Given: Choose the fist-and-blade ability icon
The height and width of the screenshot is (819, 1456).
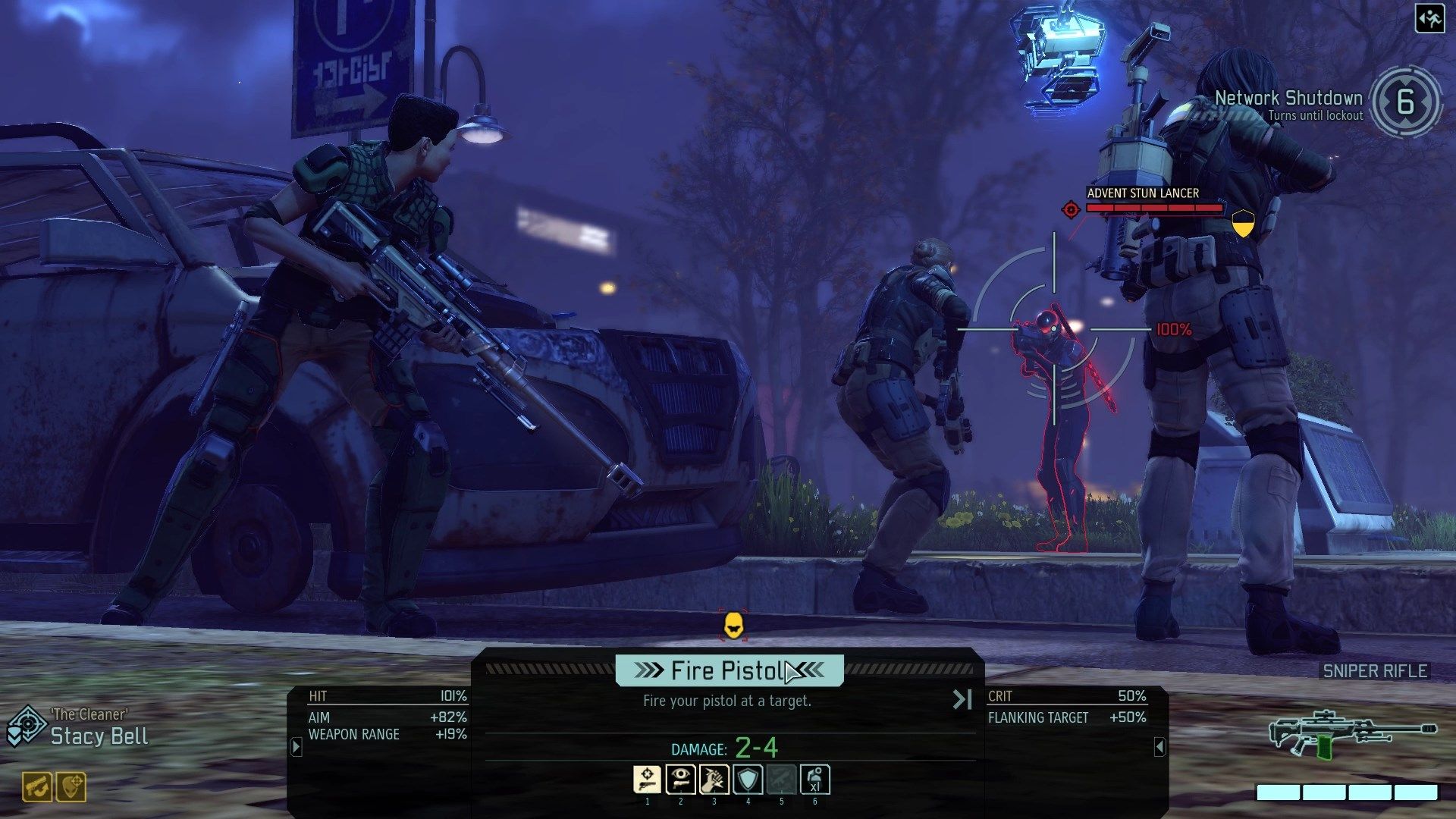Looking at the screenshot, I should point(714,780).
